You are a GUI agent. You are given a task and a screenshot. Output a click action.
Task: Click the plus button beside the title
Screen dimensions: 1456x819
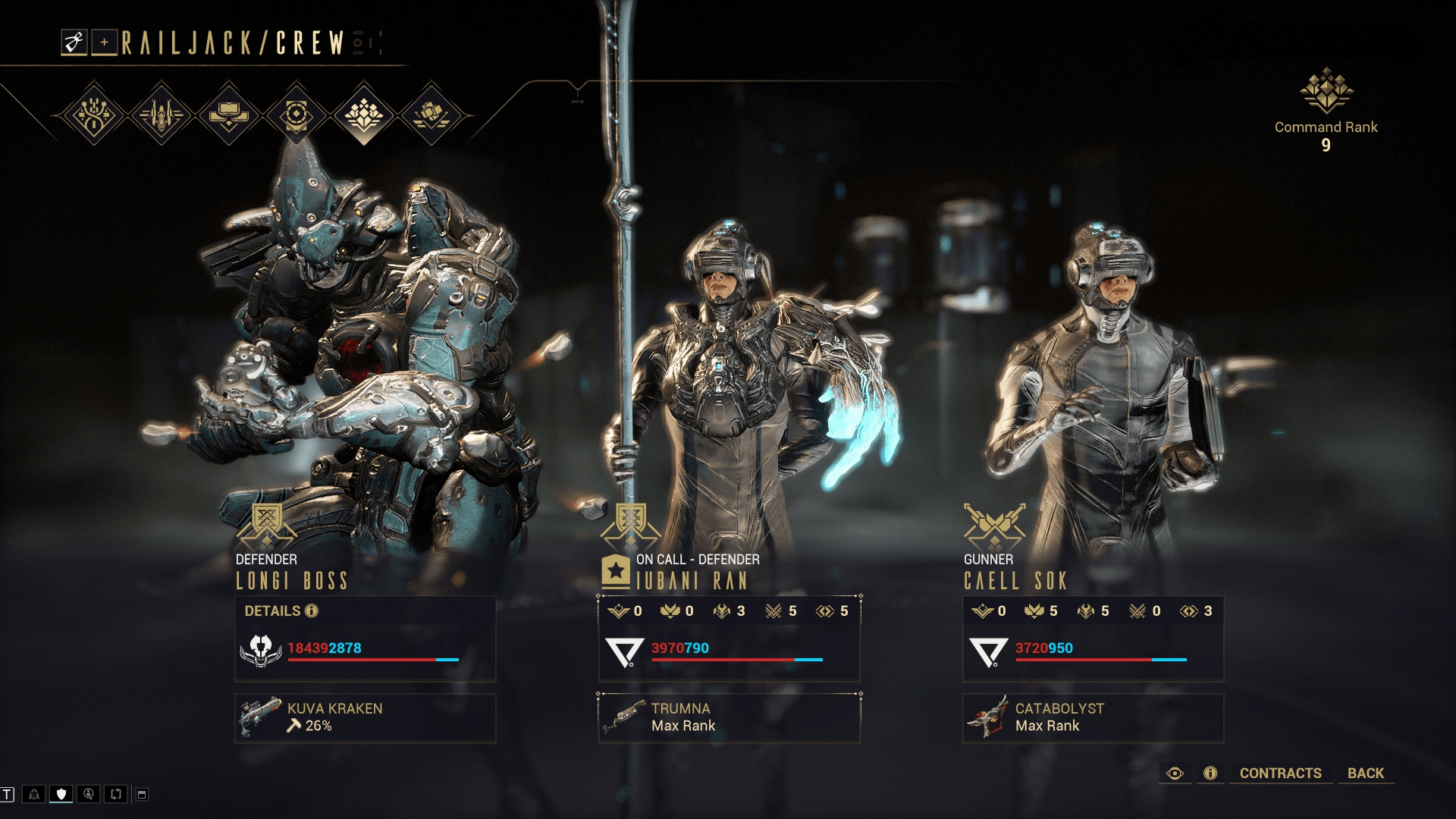pyautogui.click(x=104, y=42)
